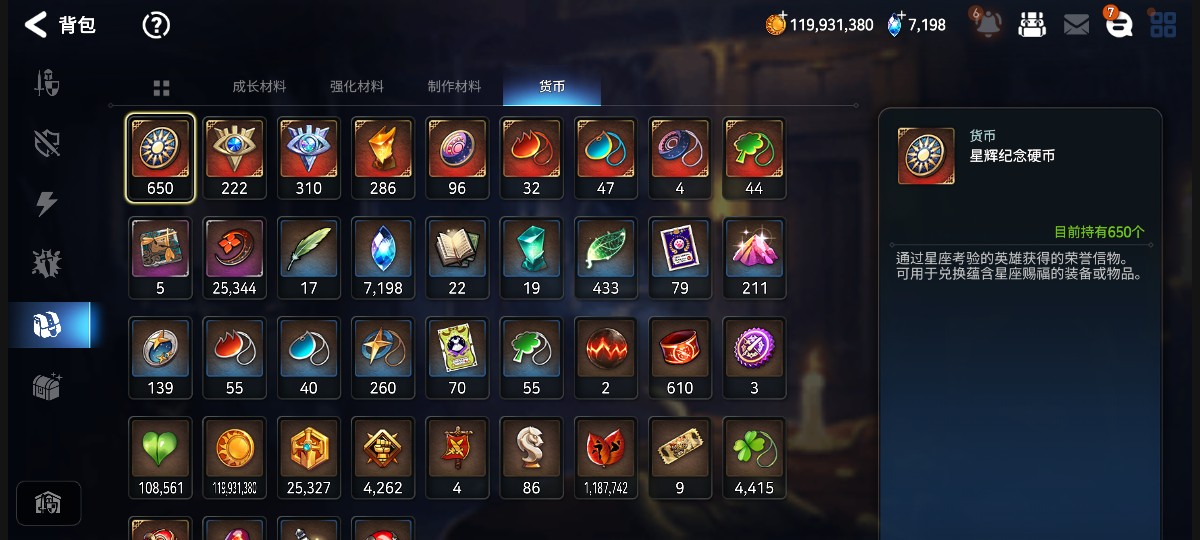Viewport: 1200px width, 540px height.
Task: Pick the green heart item with 108,561
Action: click(x=160, y=458)
